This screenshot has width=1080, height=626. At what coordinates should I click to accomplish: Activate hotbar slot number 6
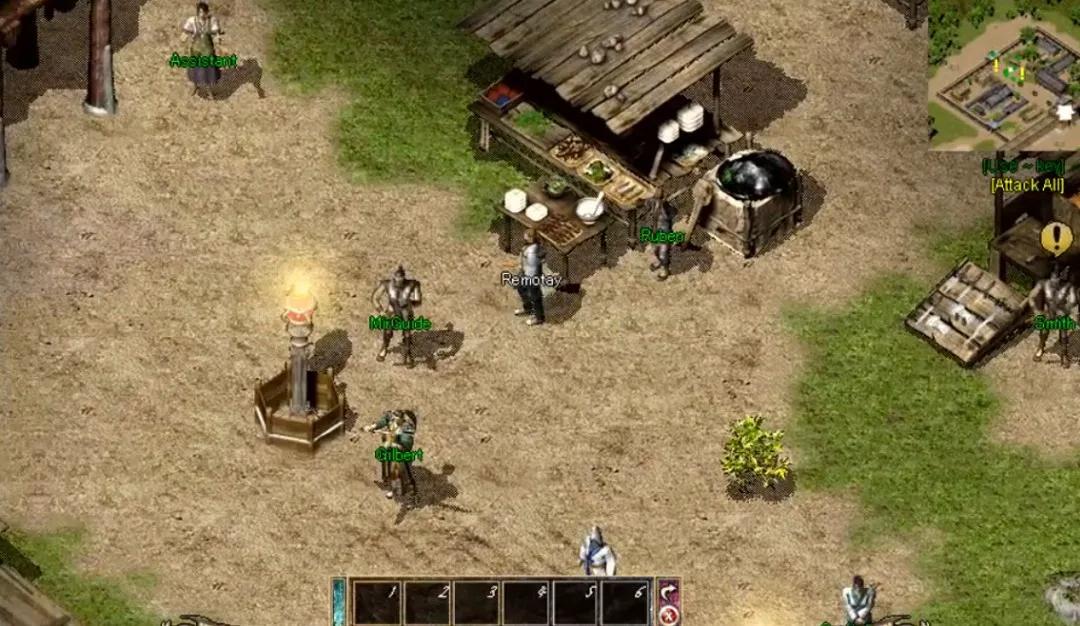[627, 603]
